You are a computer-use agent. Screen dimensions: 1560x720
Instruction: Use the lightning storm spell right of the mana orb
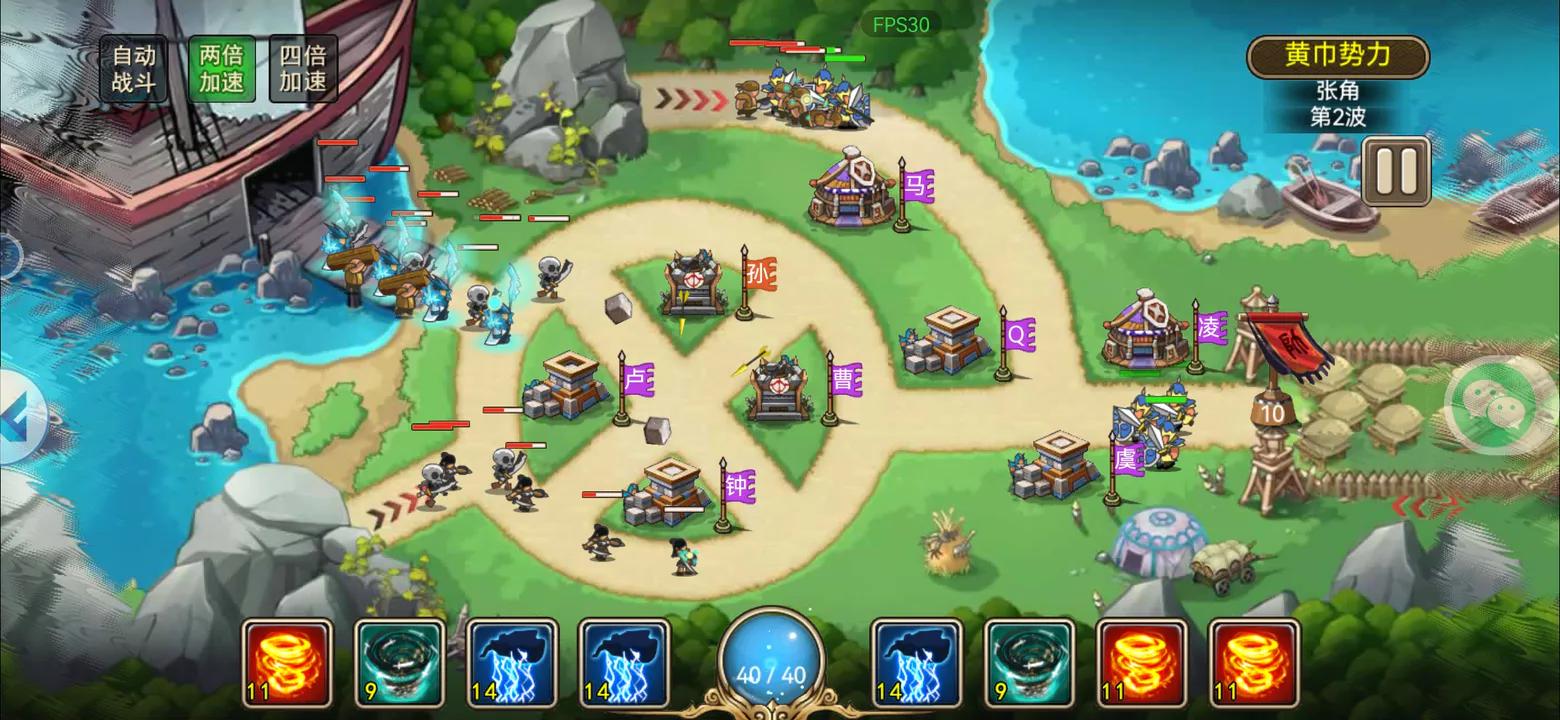pyautogui.click(x=917, y=660)
